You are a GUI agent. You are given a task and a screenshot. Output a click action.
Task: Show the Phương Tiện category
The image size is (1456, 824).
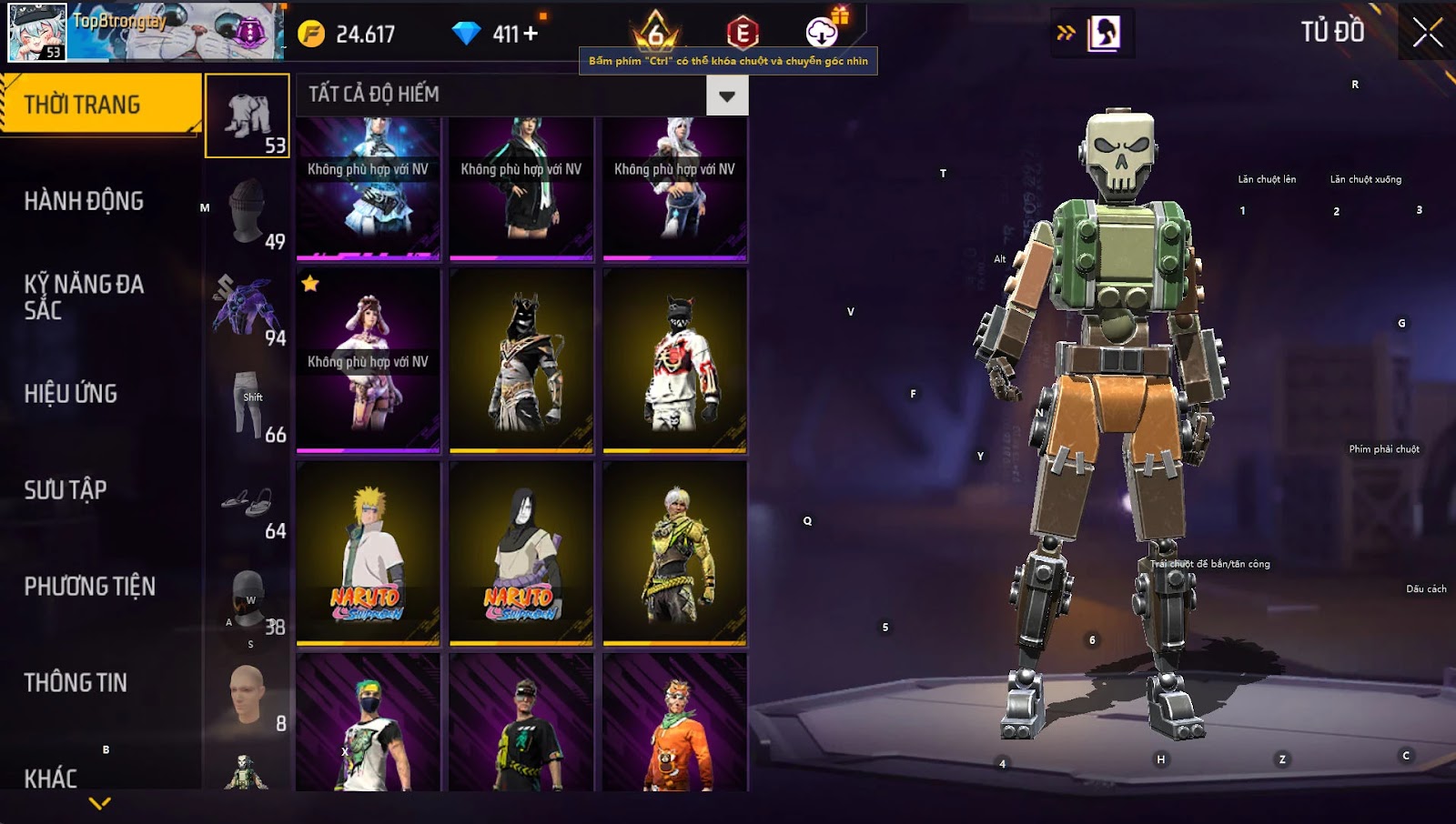tap(89, 587)
